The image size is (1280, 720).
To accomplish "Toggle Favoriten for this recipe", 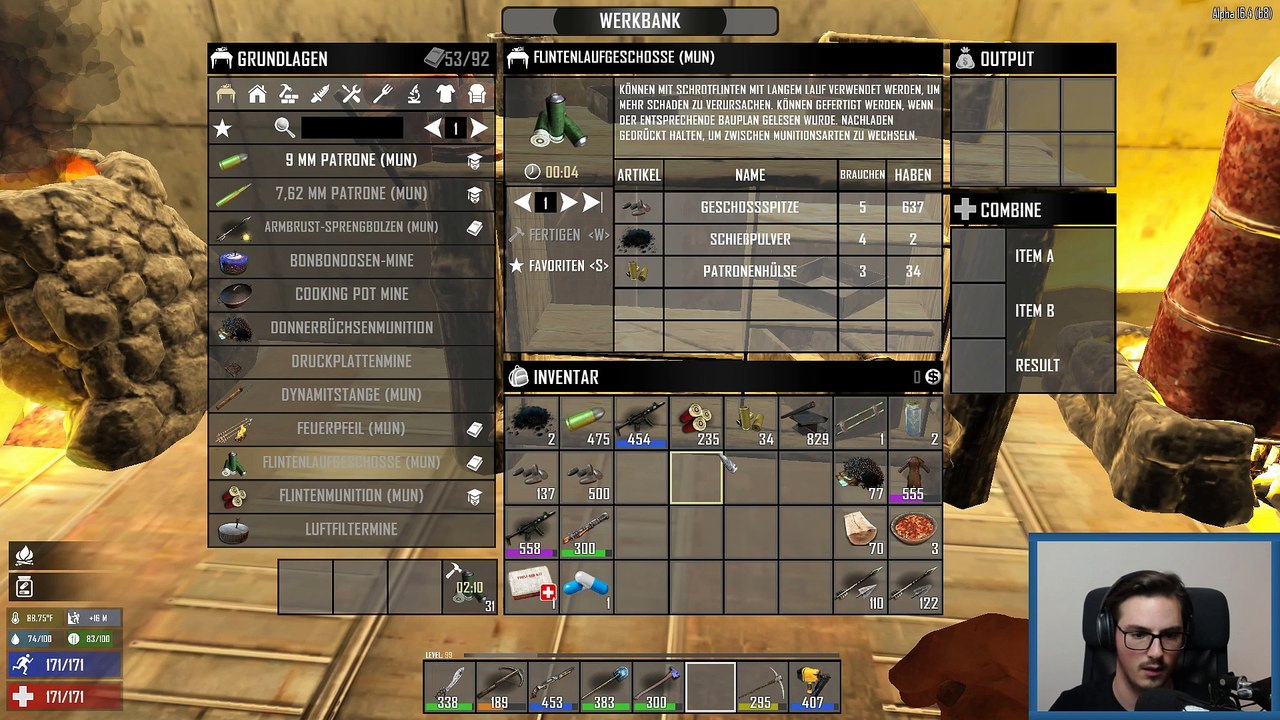I will coord(559,266).
